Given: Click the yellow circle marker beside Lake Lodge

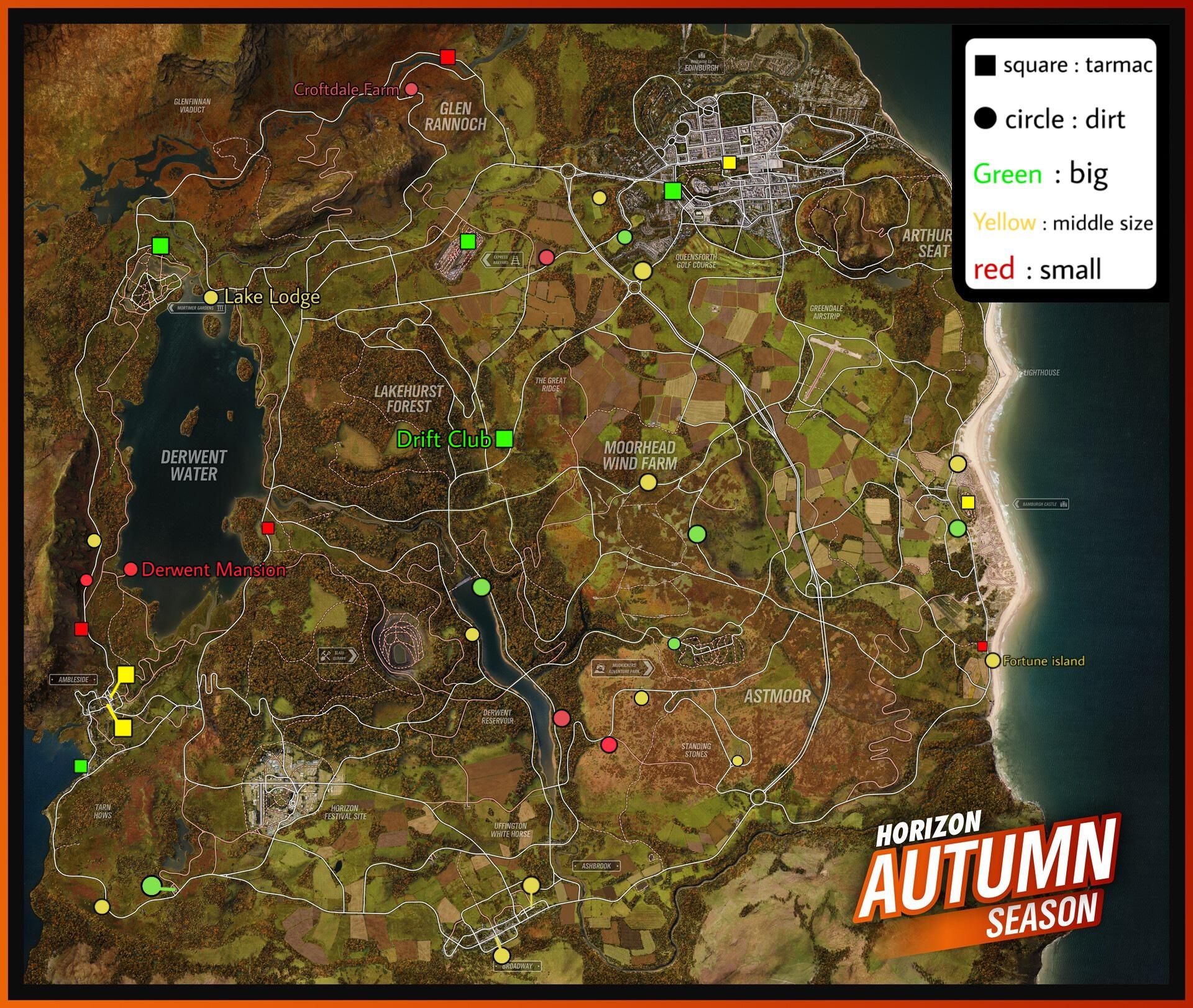Looking at the screenshot, I should pos(213,297).
